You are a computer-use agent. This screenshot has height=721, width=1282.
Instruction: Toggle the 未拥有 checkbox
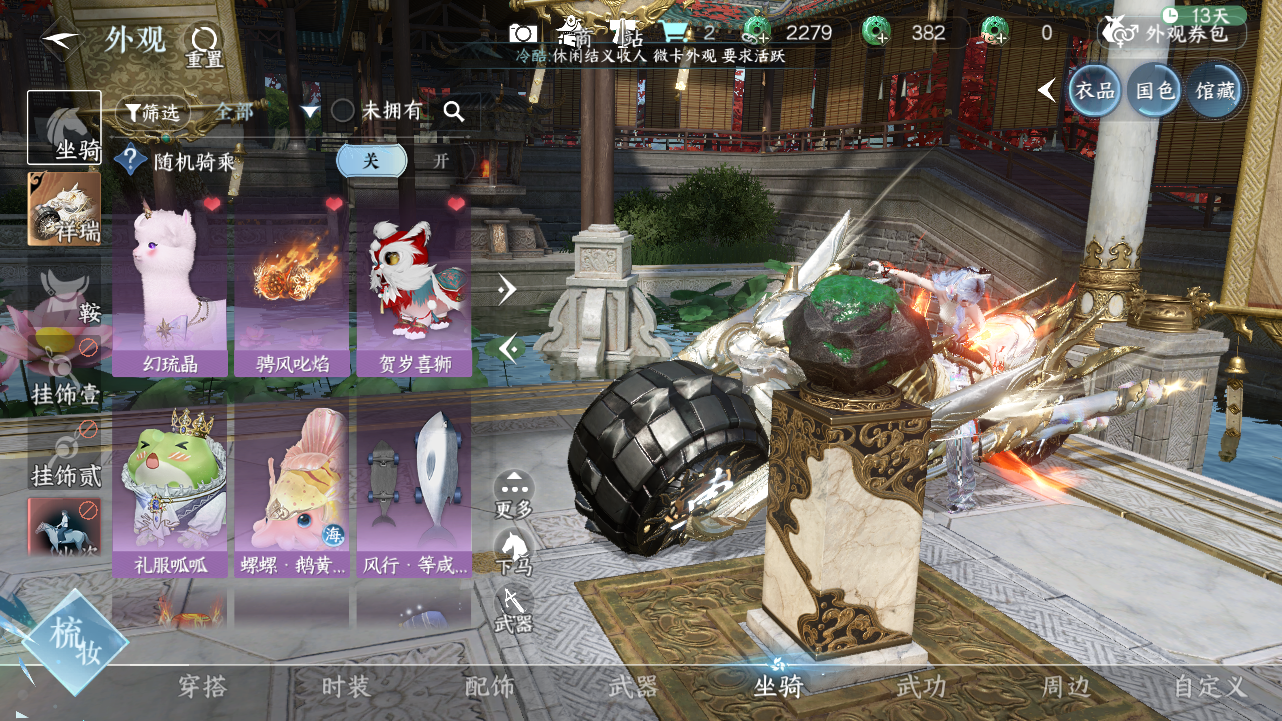[343, 112]
